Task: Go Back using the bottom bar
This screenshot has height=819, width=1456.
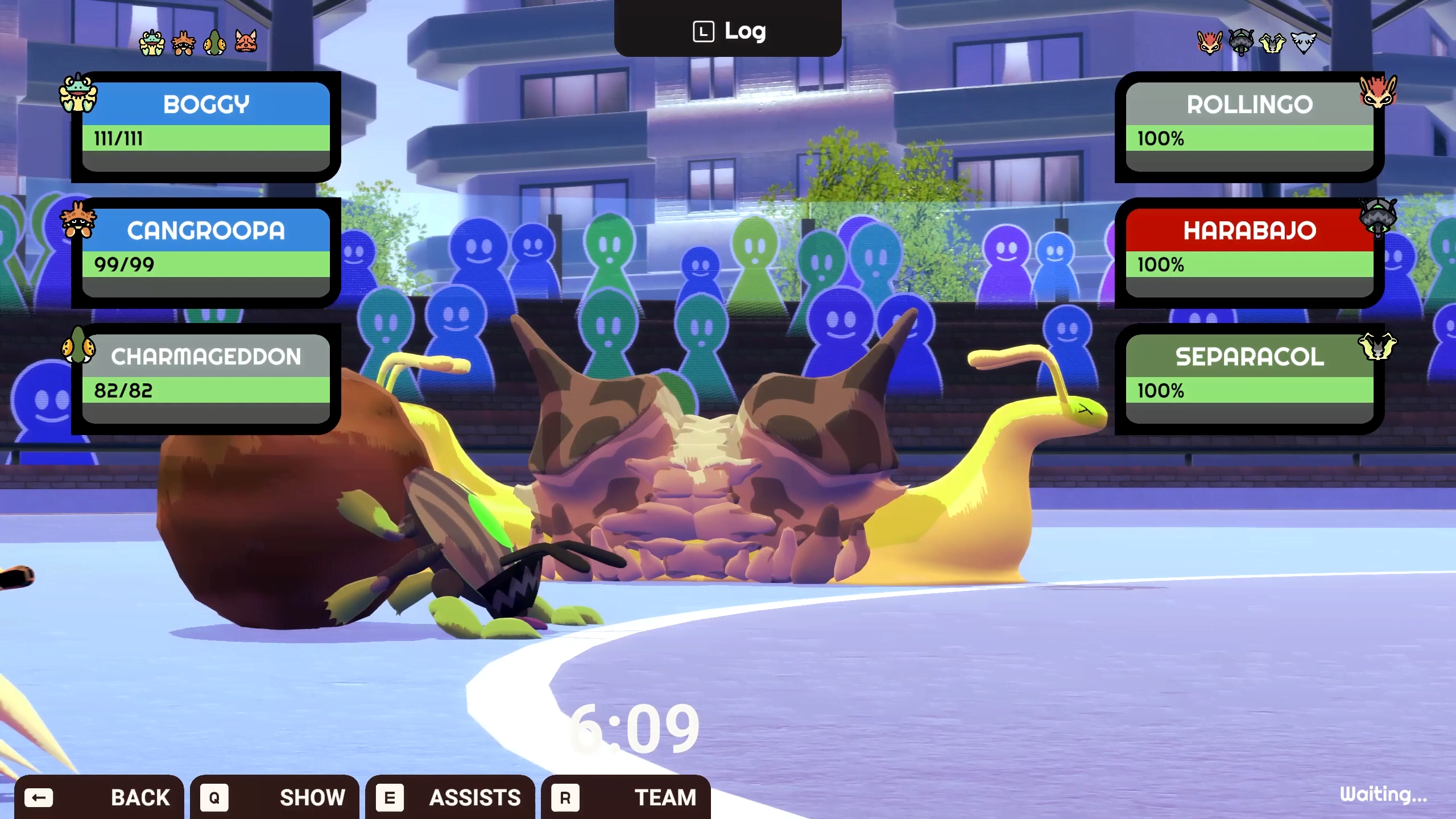Action: 99,797
